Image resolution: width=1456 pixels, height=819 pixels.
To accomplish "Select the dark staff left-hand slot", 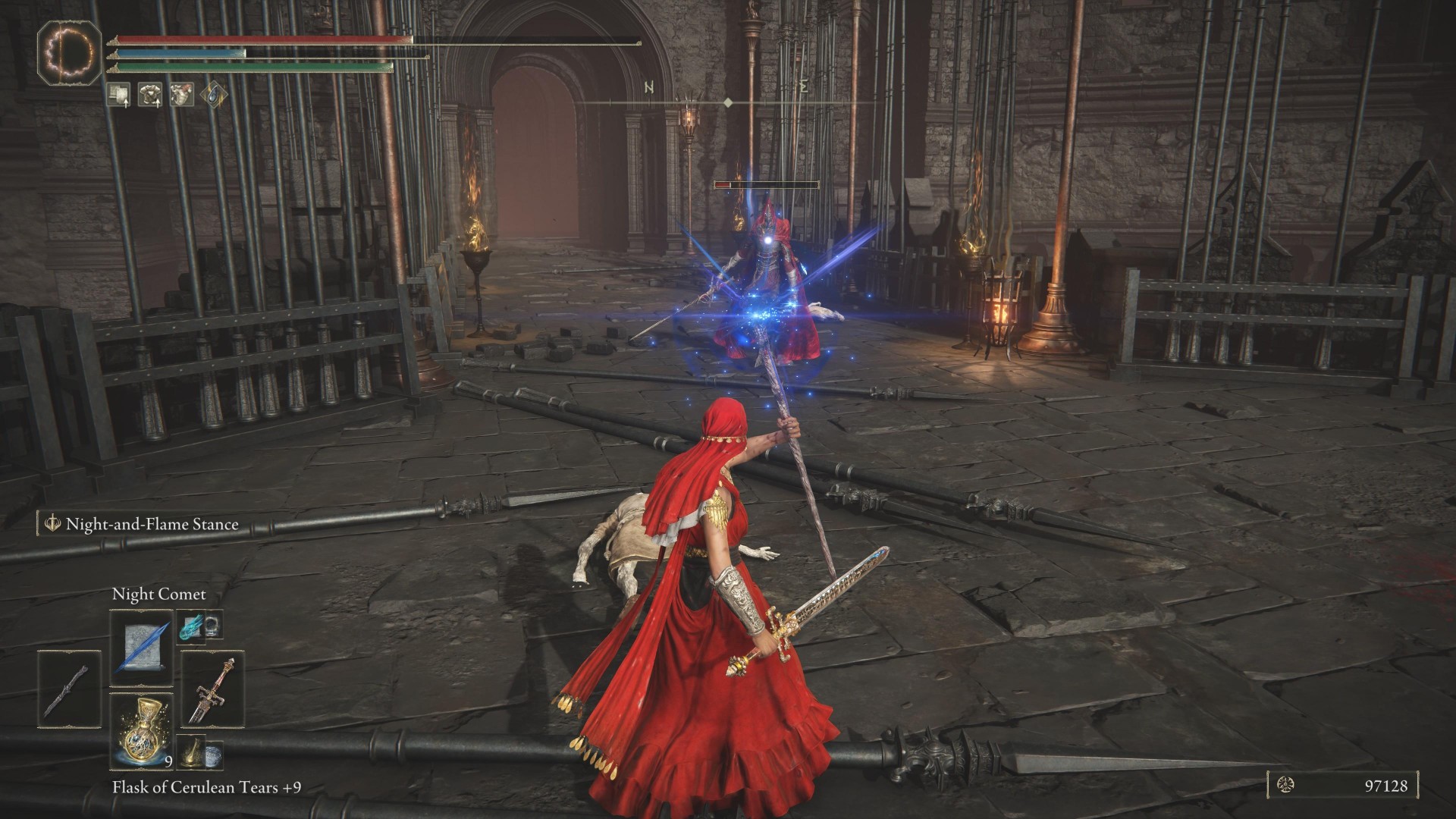I will pos(69,689).
